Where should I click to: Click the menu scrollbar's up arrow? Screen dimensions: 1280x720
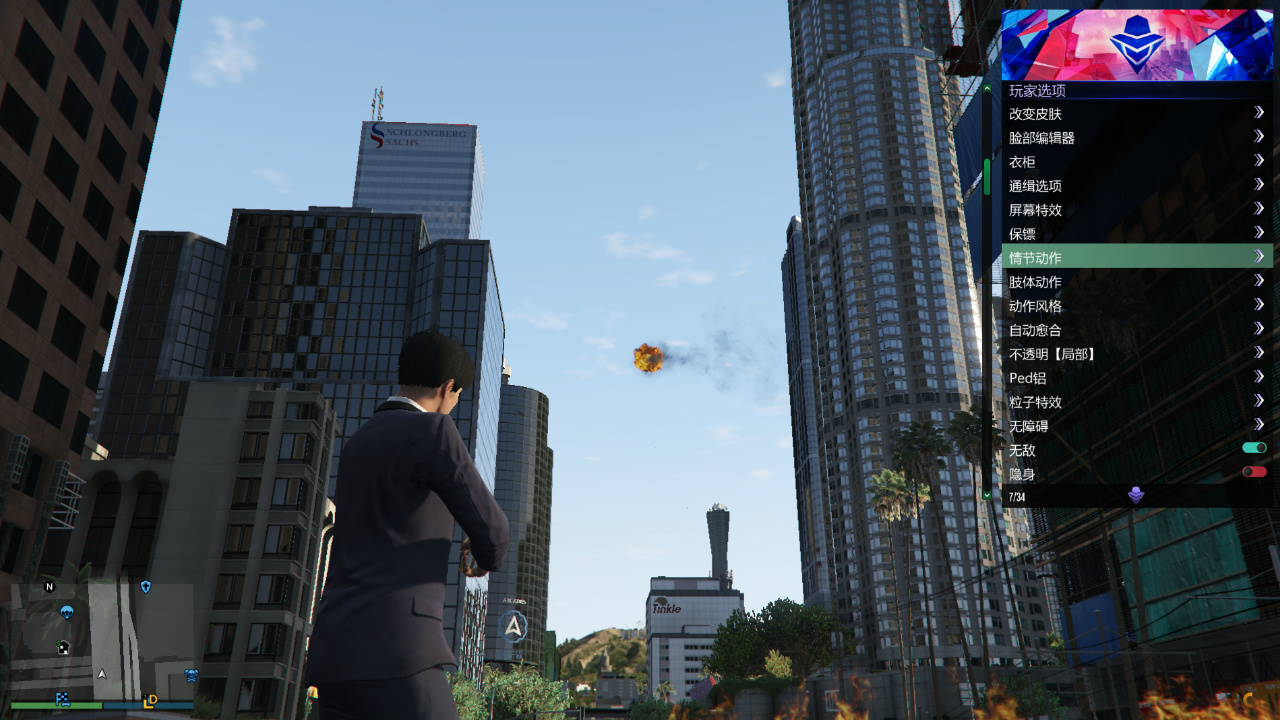[987, 89]
